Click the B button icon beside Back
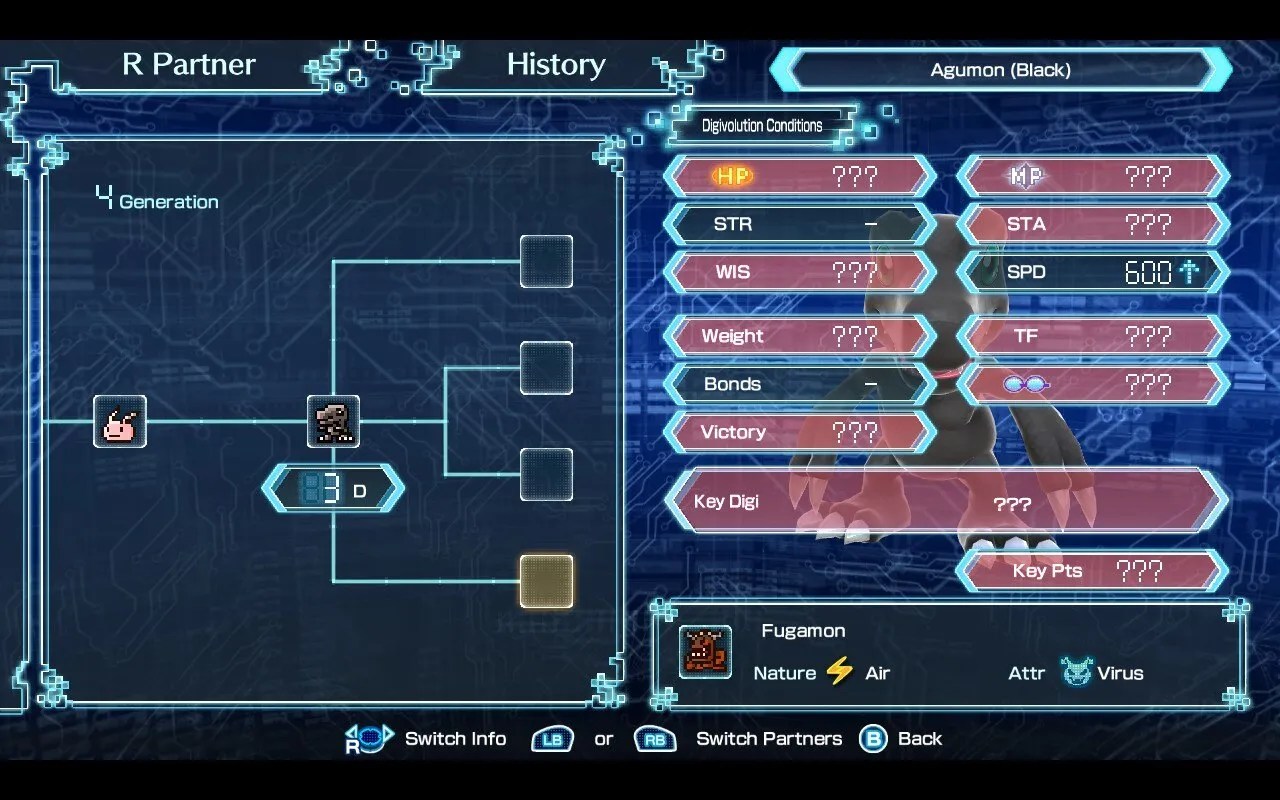 click(x=873, y=738)
